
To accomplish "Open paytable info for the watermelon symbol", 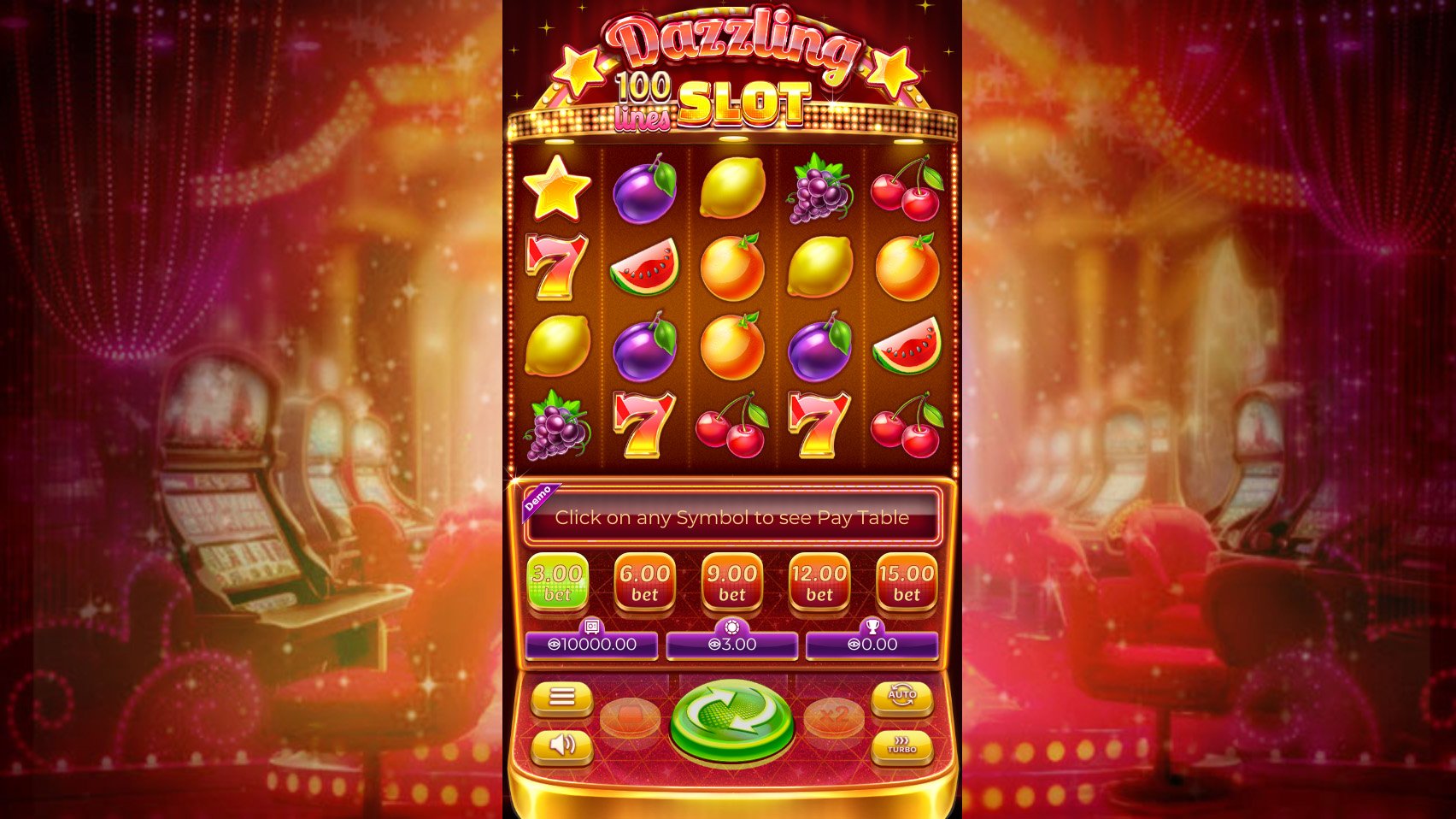I will pyautogui.click(x=646, y=268).
